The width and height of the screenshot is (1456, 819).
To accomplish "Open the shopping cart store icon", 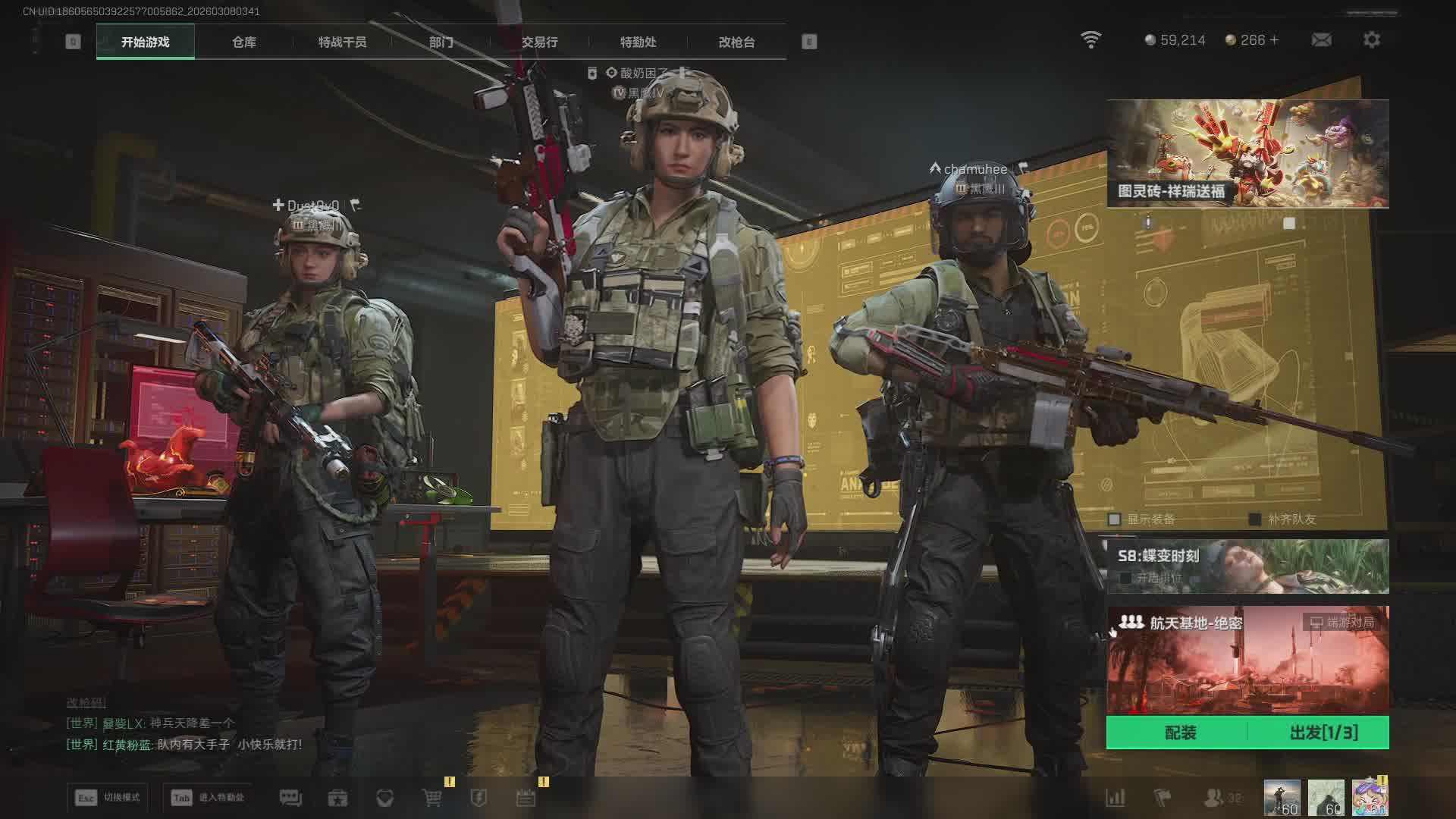I will [x=431, y=798].
